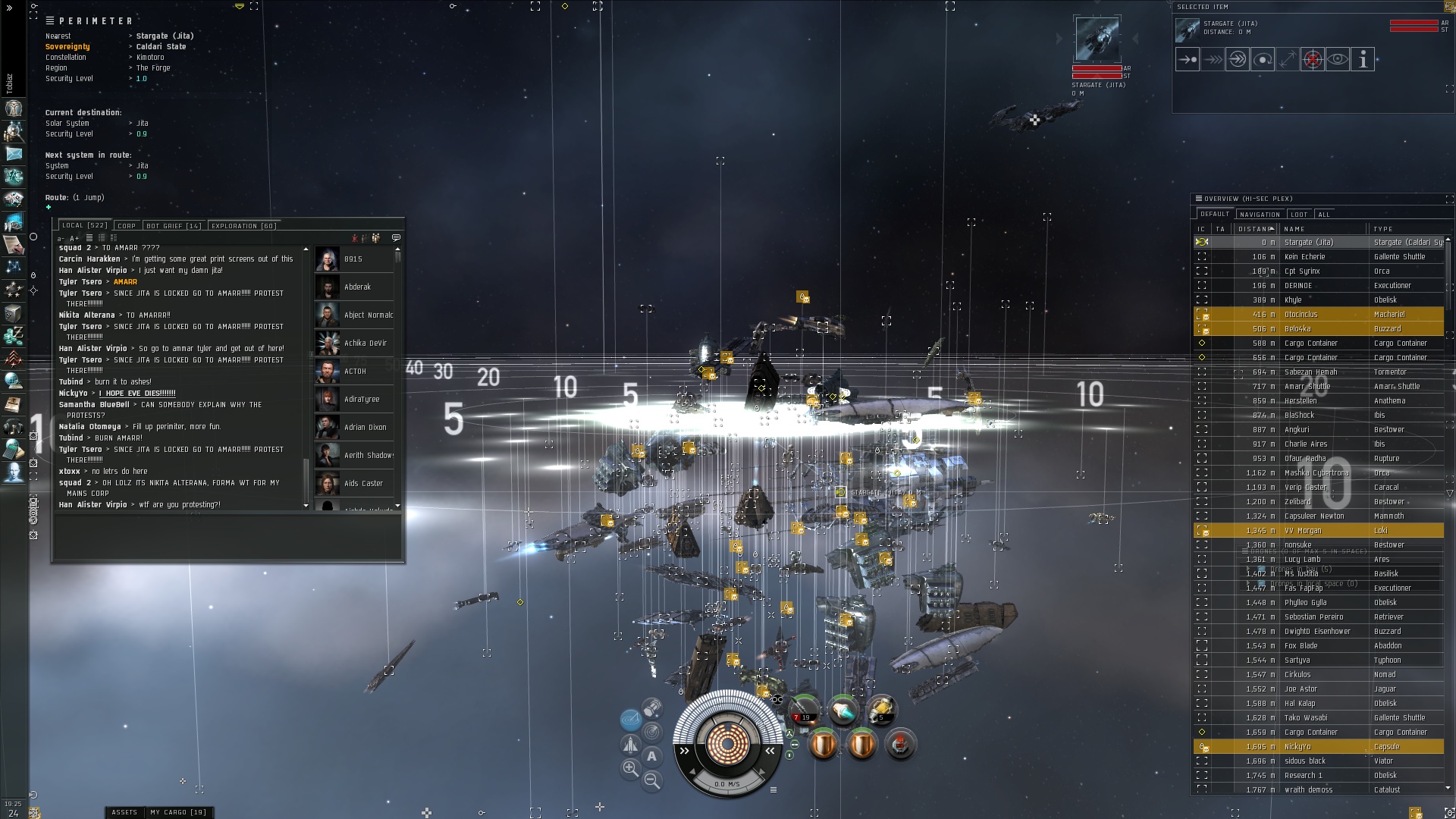This screenshot has width=1456, height=819.
Task: Switch to the Corp chat tab
Action: coord(127,226)
